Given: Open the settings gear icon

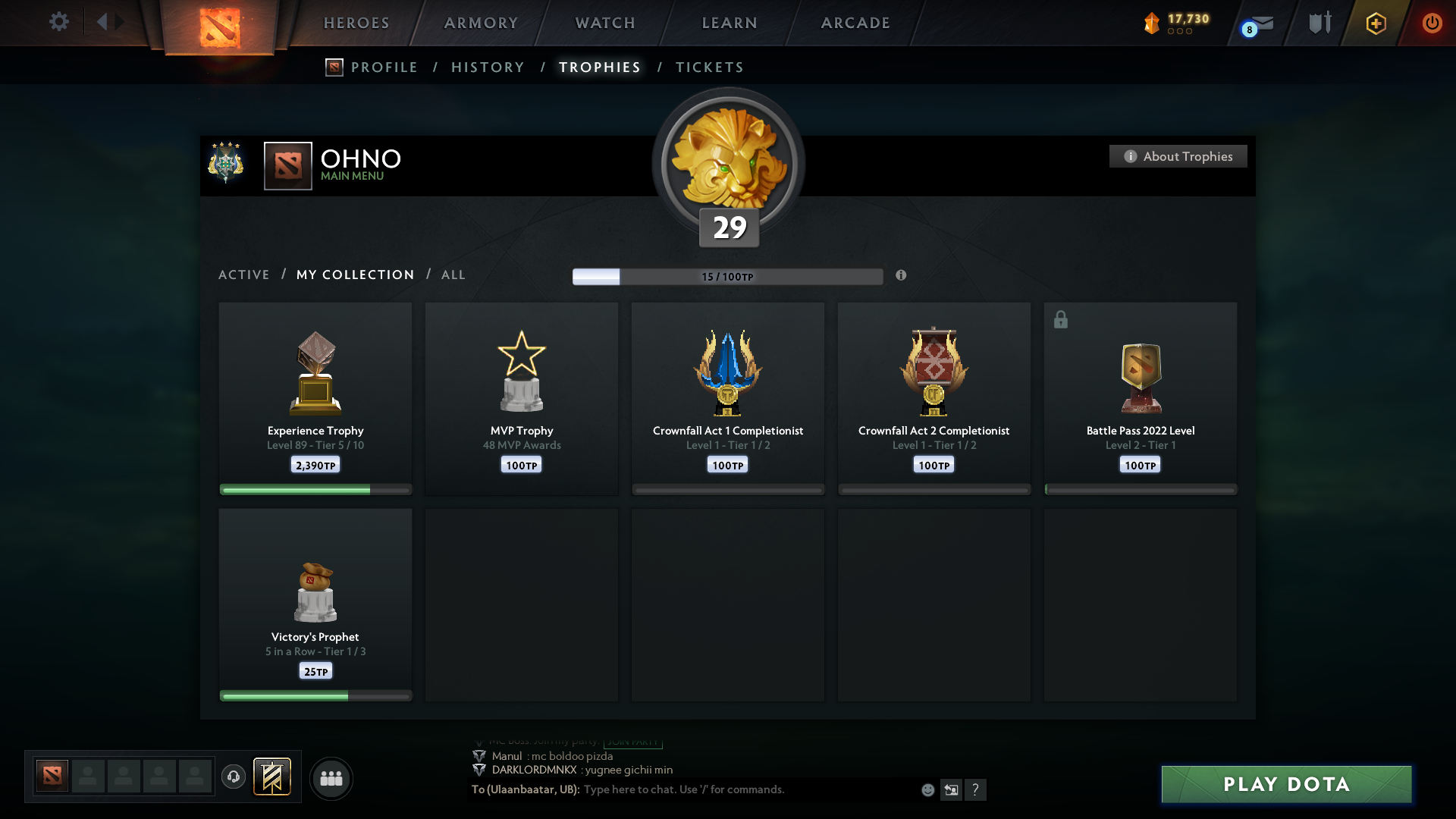Looking at the screenshot, I should pyautogui.click(x=59, y=22).
